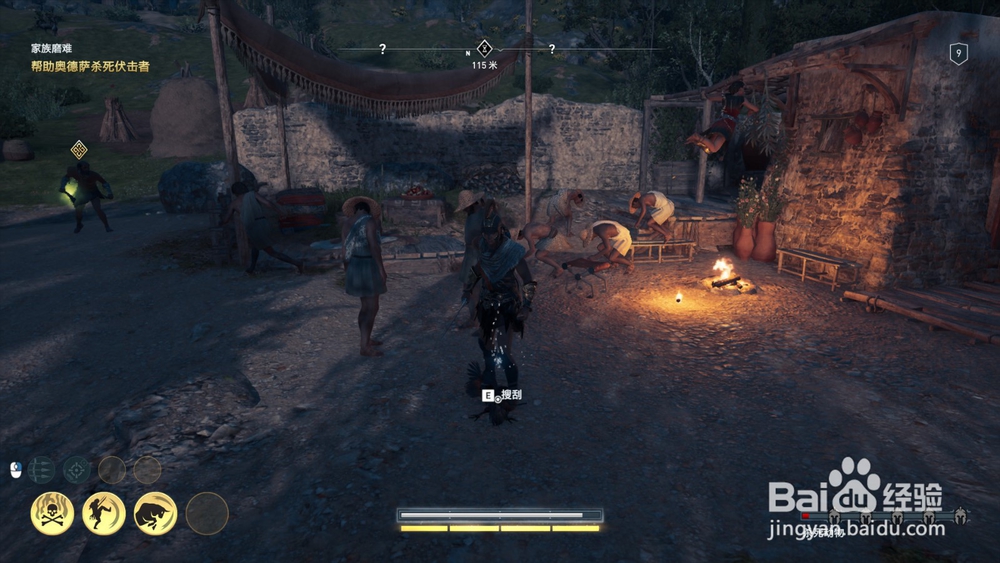The width and height of the screenshot is (1000, 563).
Task: Select the multi-arrow ranged ability
Action: coord(41,469)
